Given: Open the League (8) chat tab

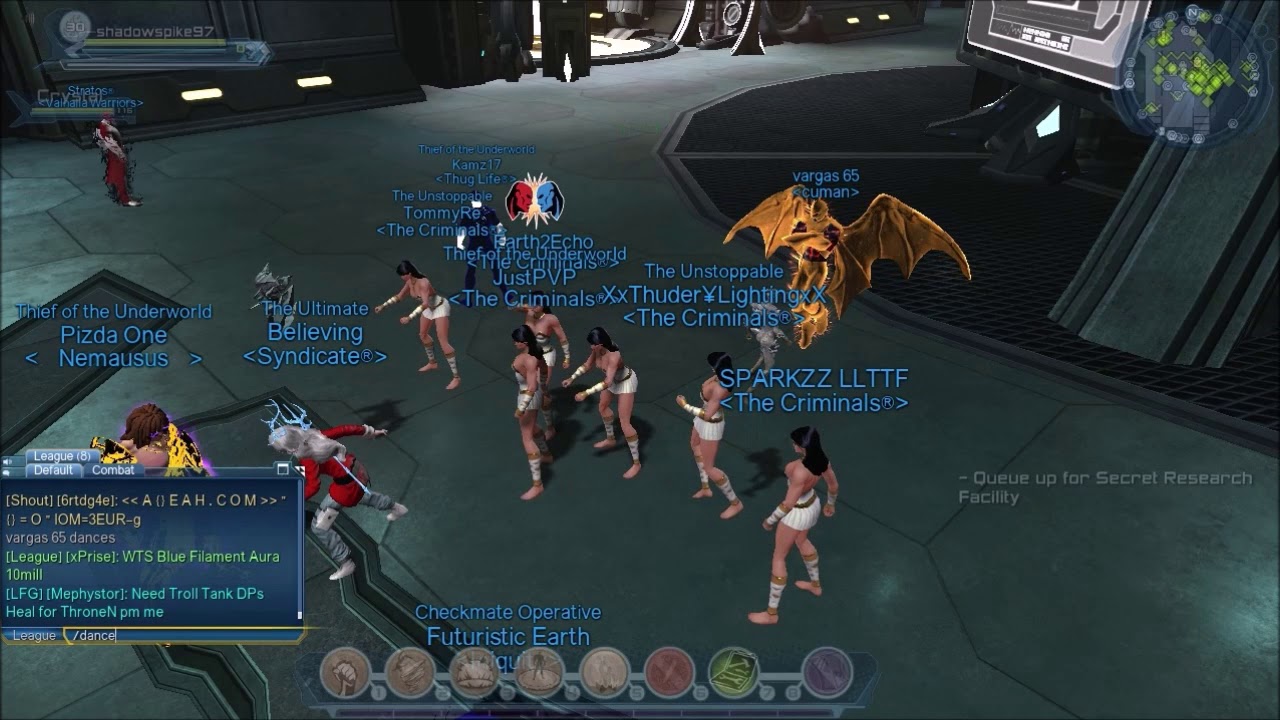Looking at the screenshot, I should click(x=62, y=457).
